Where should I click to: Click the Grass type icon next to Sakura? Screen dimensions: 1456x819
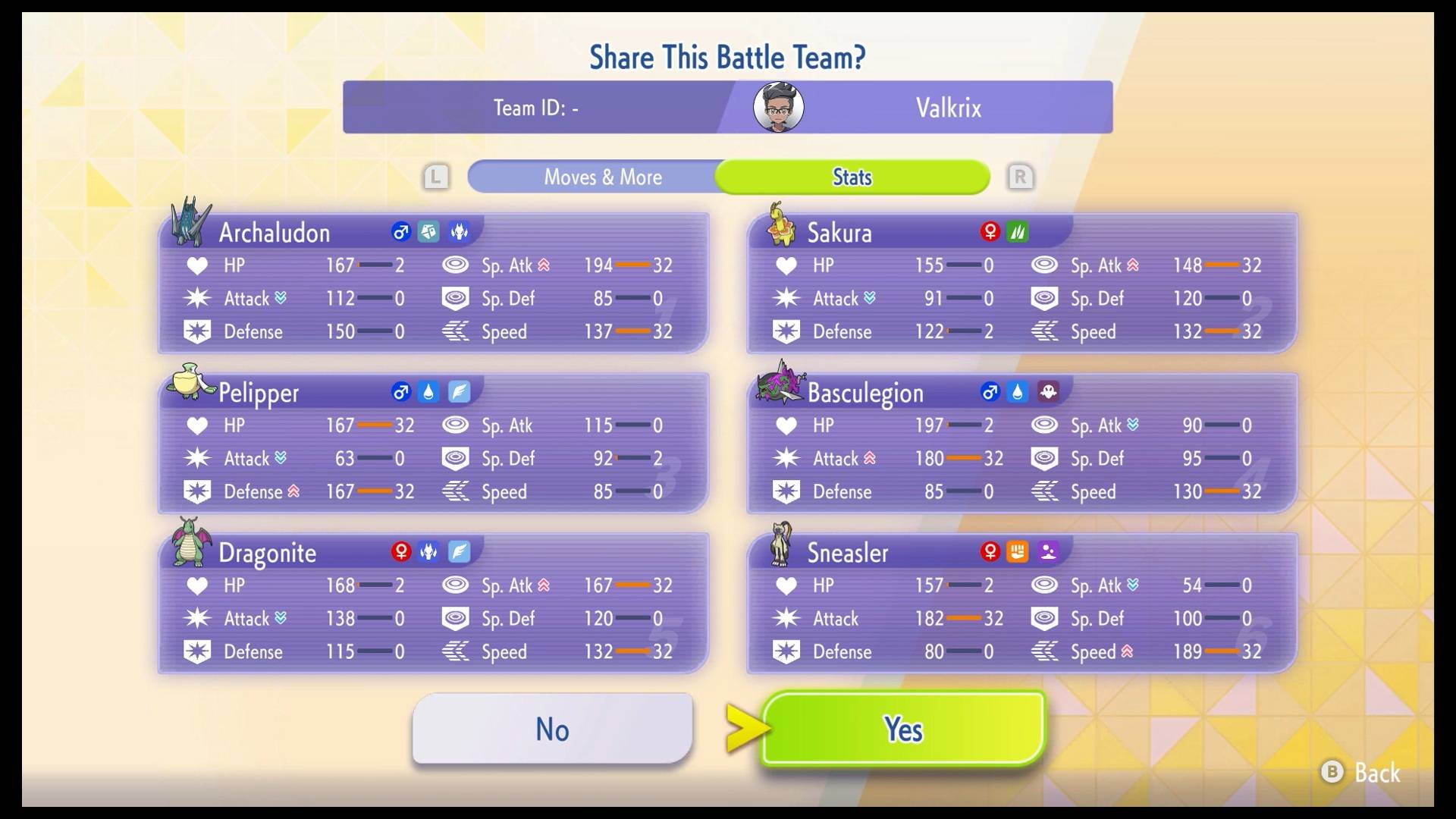[1019, 233]
